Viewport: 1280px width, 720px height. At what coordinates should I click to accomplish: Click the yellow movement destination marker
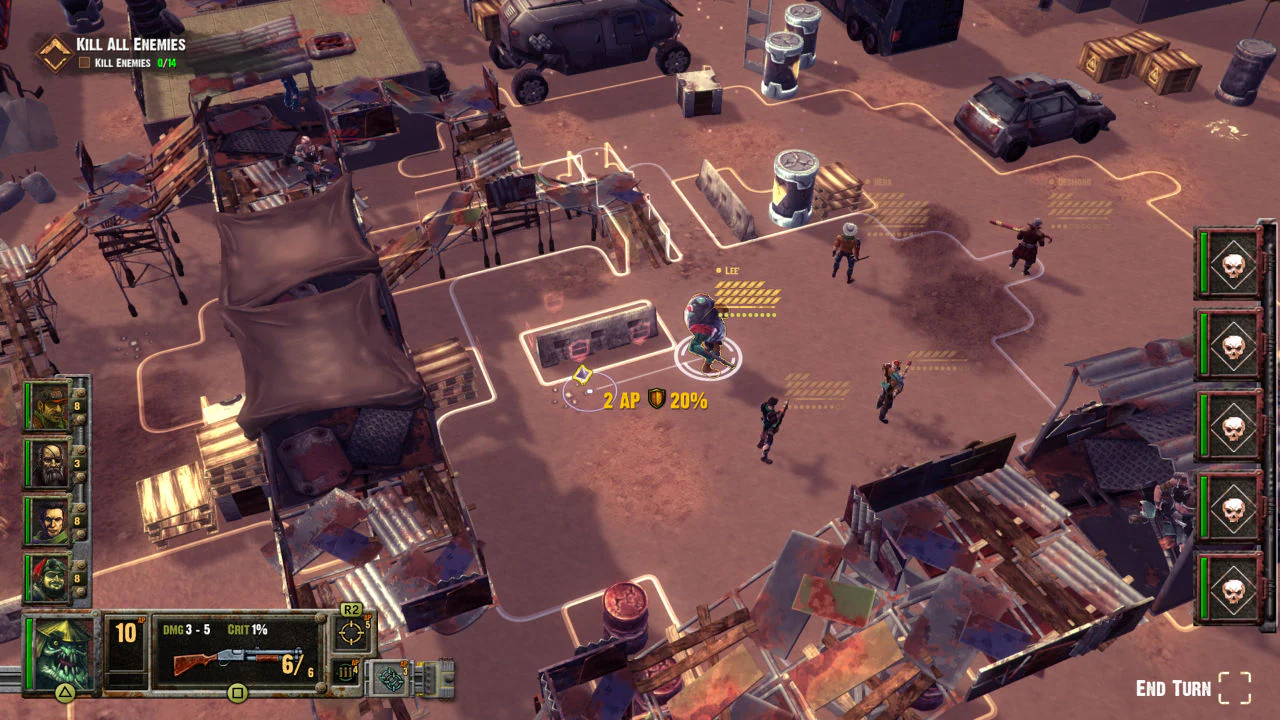coord(581,374)
